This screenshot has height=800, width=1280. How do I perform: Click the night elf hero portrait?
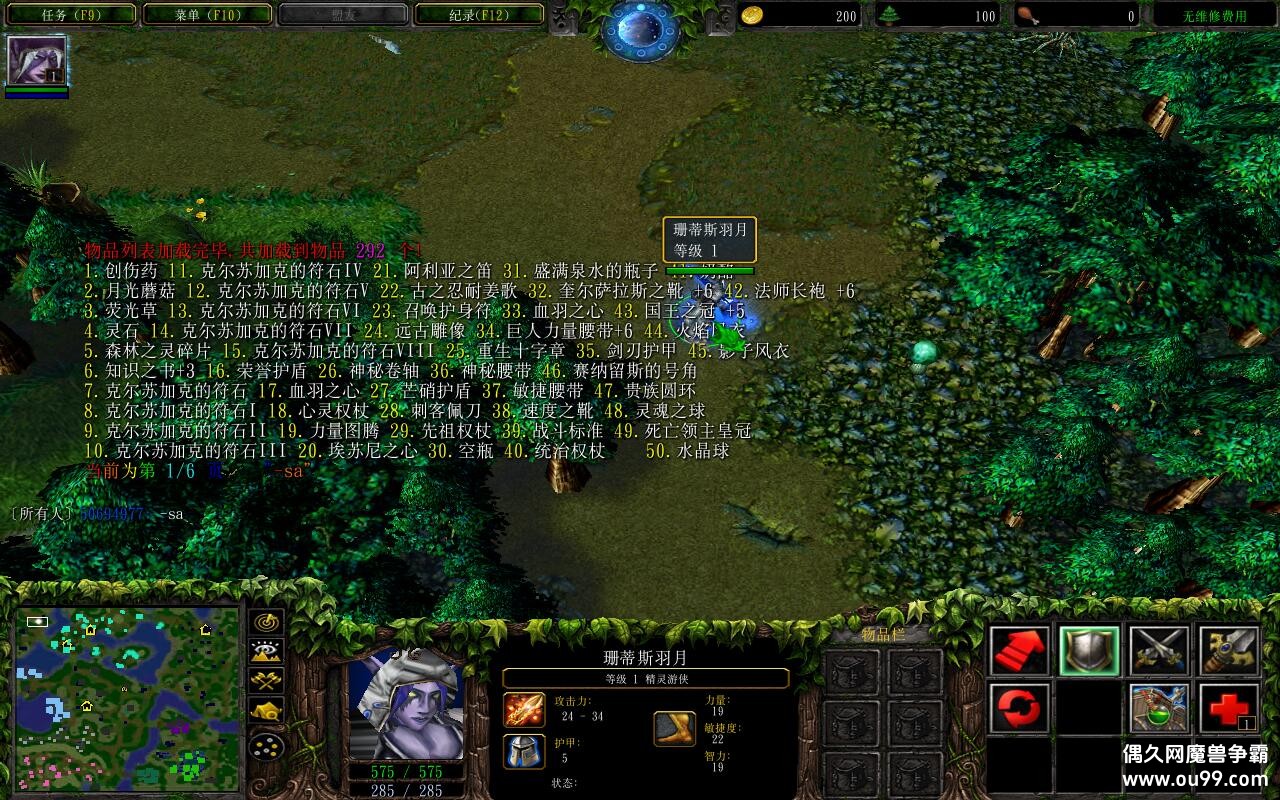(x=404, y=703)
